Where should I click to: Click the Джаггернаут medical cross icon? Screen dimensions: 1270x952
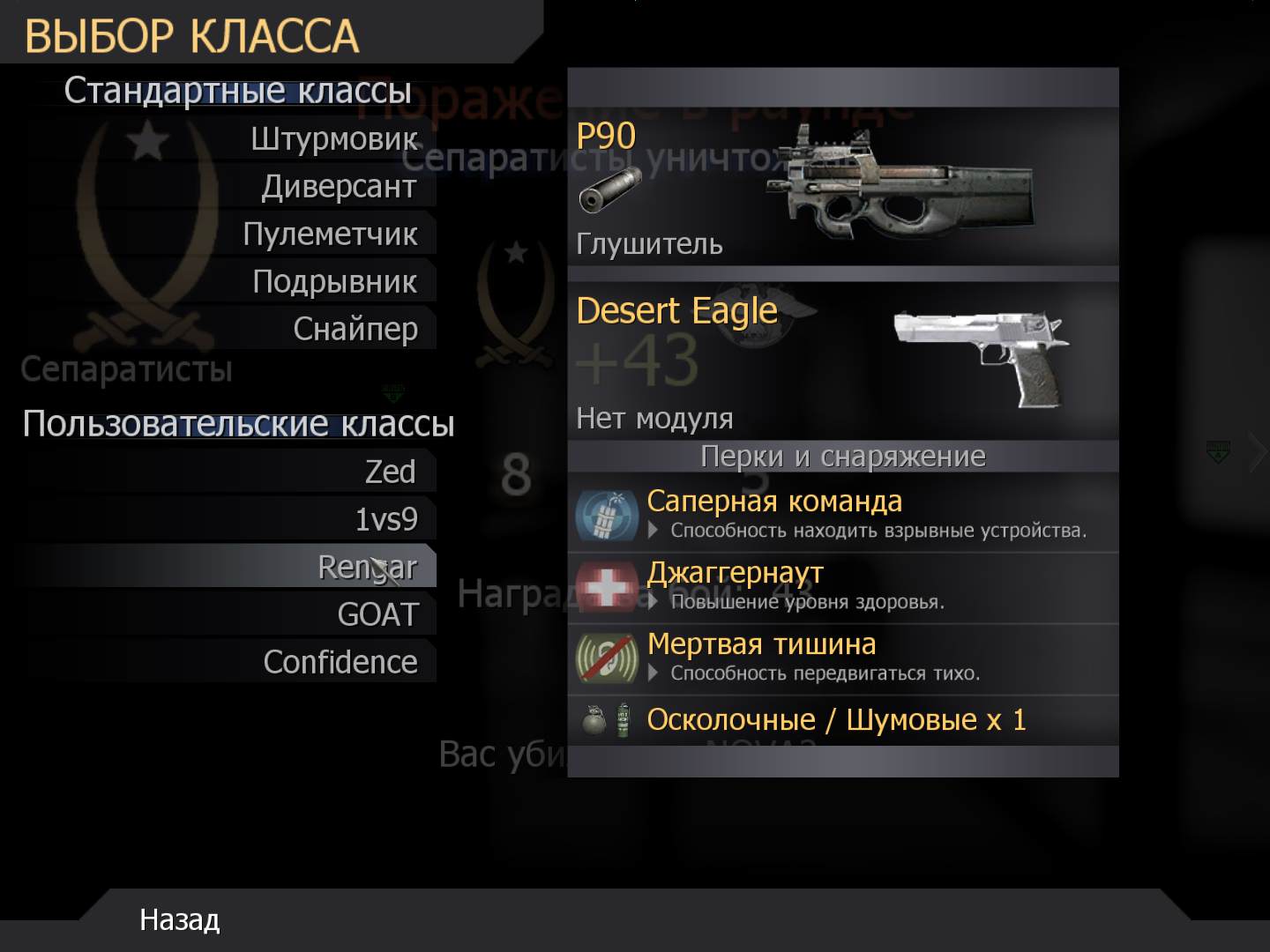609,586
